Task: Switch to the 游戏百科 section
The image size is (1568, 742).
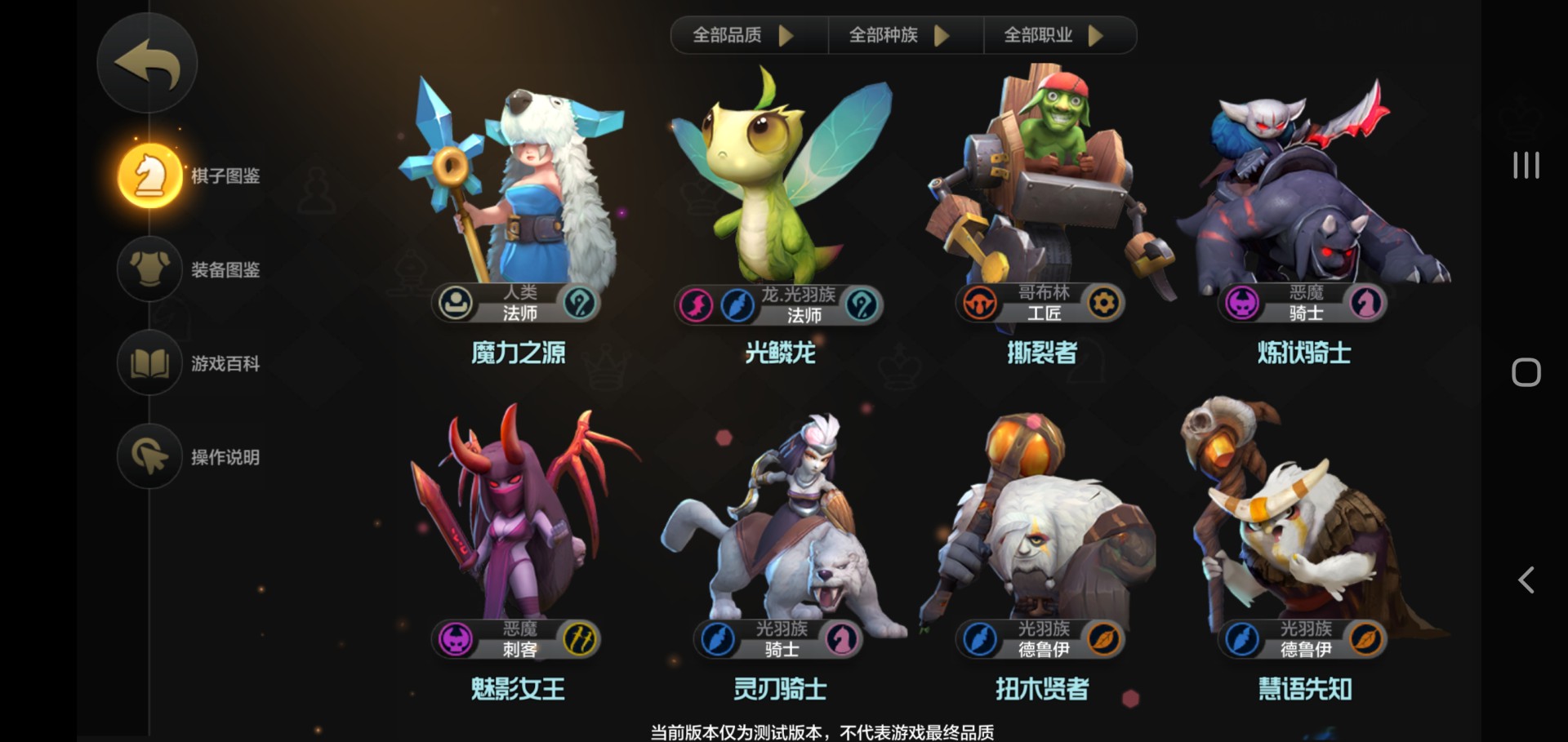Action: click(225, 363)
